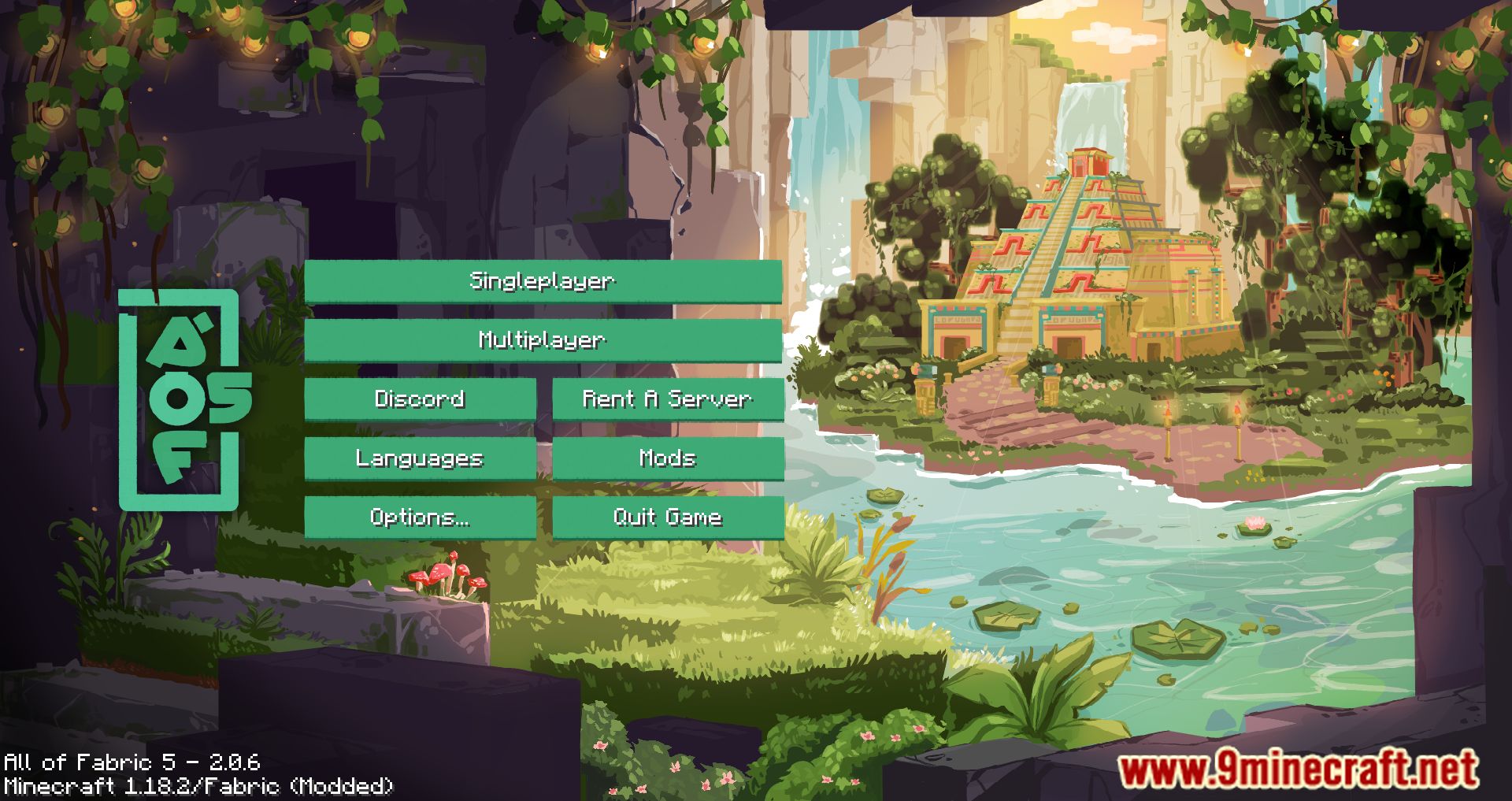Start a Singleplayer game
The height and width of the screenshot is (801, 1512).
tap(543, 281)
